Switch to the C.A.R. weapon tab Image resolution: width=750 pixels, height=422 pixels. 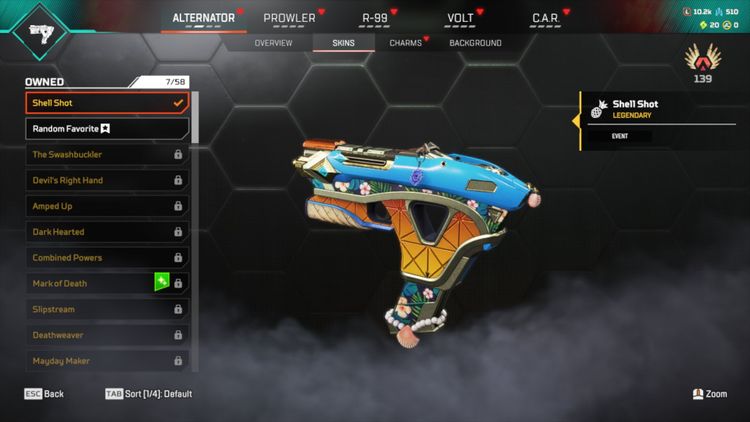click(545, 18)
